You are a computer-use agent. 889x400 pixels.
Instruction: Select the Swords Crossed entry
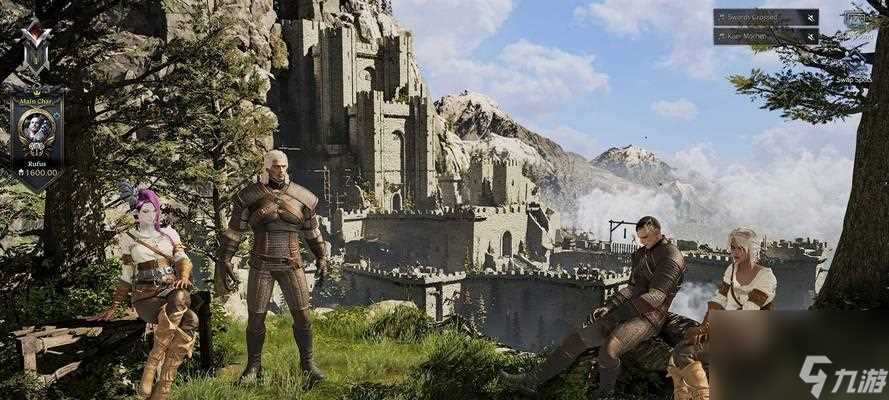point(757,17)
